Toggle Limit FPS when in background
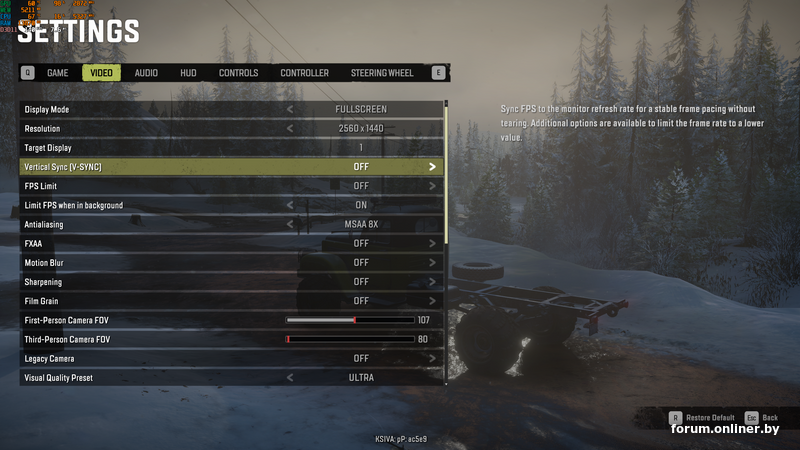 point(361,205)
